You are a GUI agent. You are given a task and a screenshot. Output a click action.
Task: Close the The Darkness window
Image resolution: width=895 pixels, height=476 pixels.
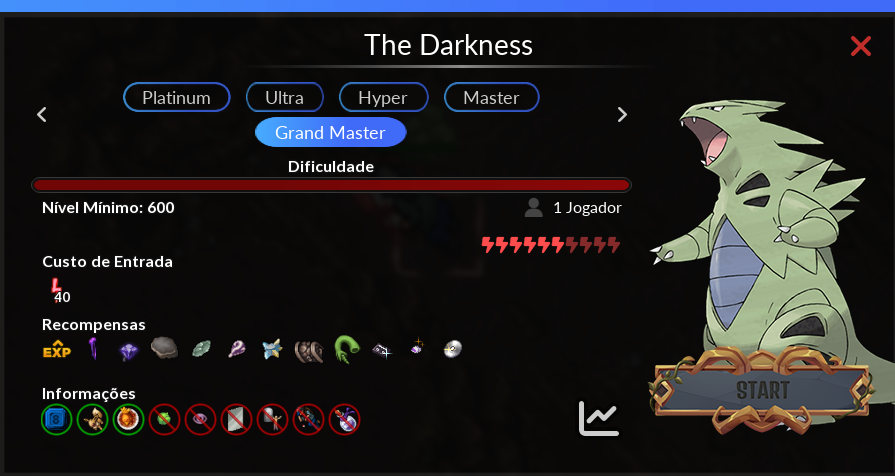pyautogui.click(x=860, y=45)
